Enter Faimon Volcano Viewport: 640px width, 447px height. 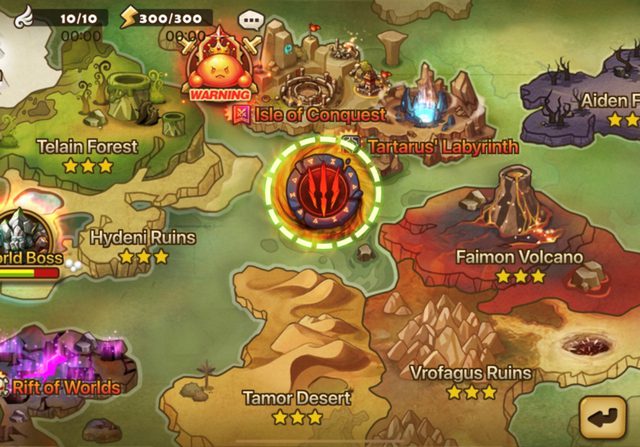(x=518, y=257)
